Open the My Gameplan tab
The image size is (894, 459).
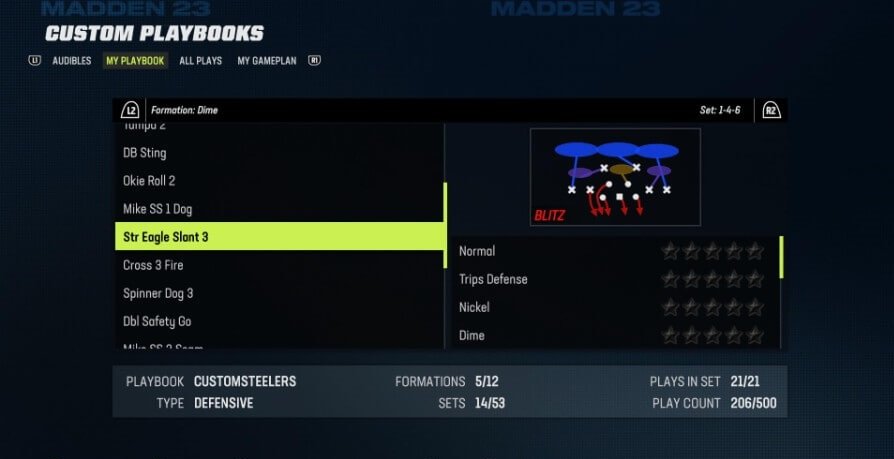click(x=267, y=61)
